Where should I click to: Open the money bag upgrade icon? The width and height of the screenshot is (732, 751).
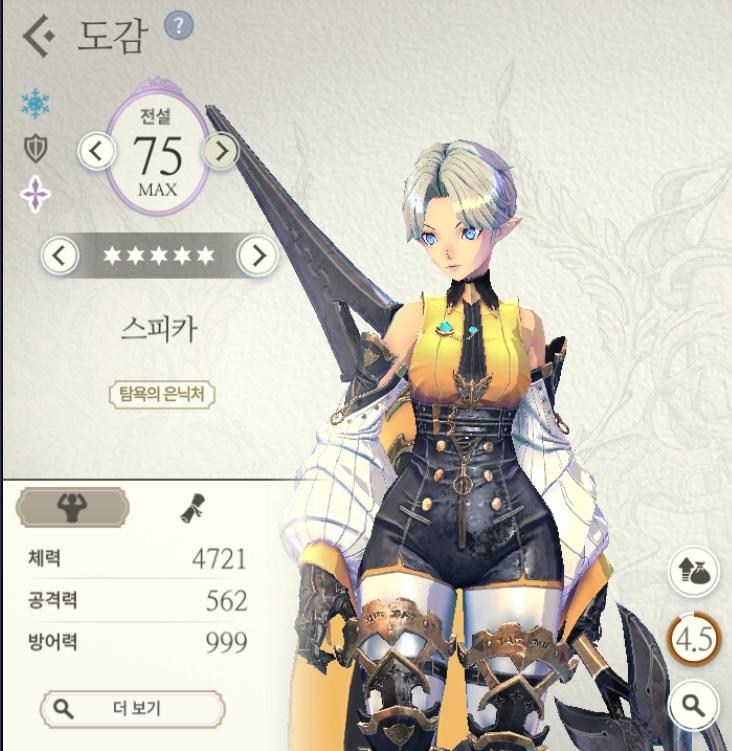coord(693,571)
